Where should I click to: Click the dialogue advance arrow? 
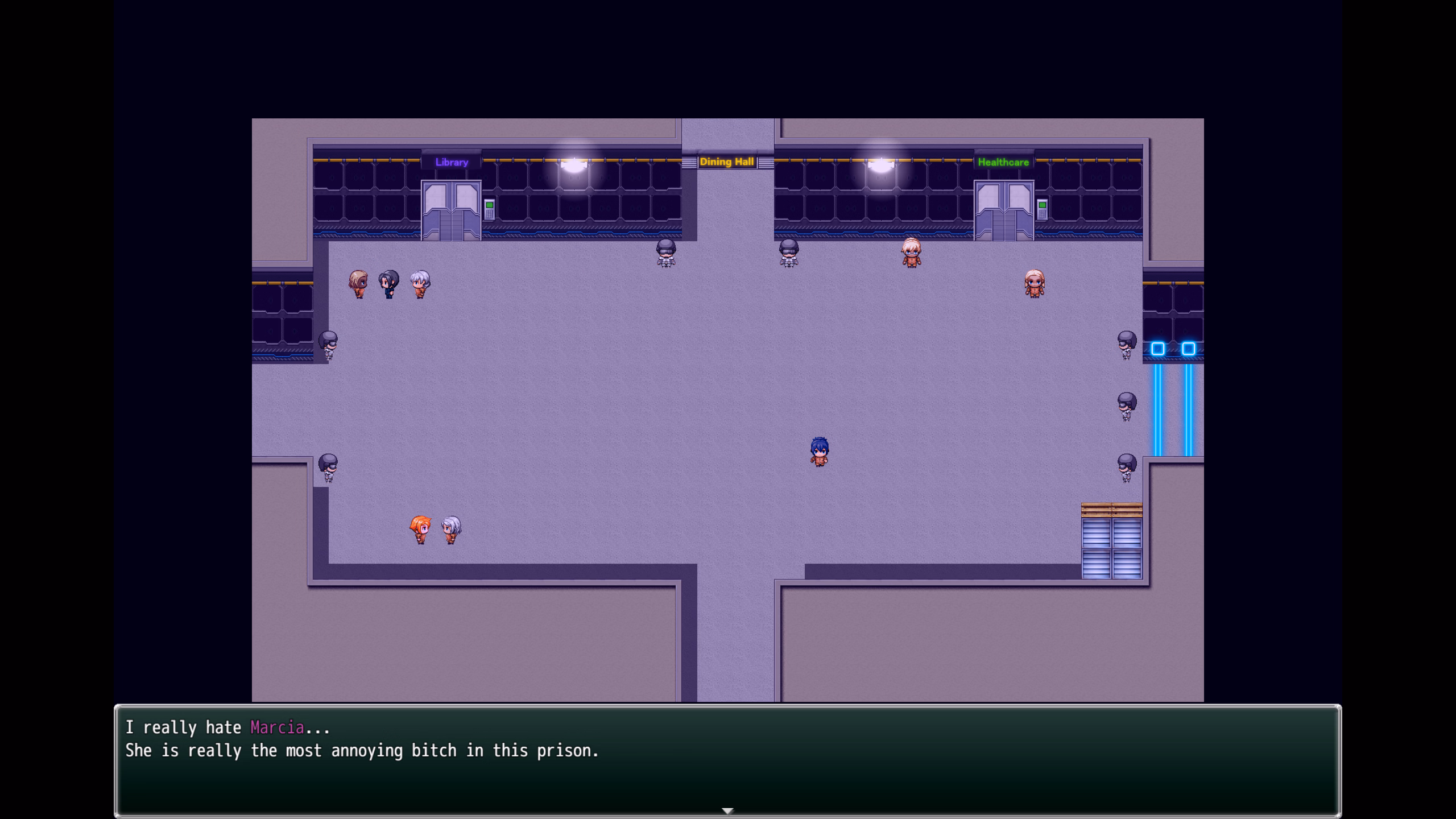[728, 810]
